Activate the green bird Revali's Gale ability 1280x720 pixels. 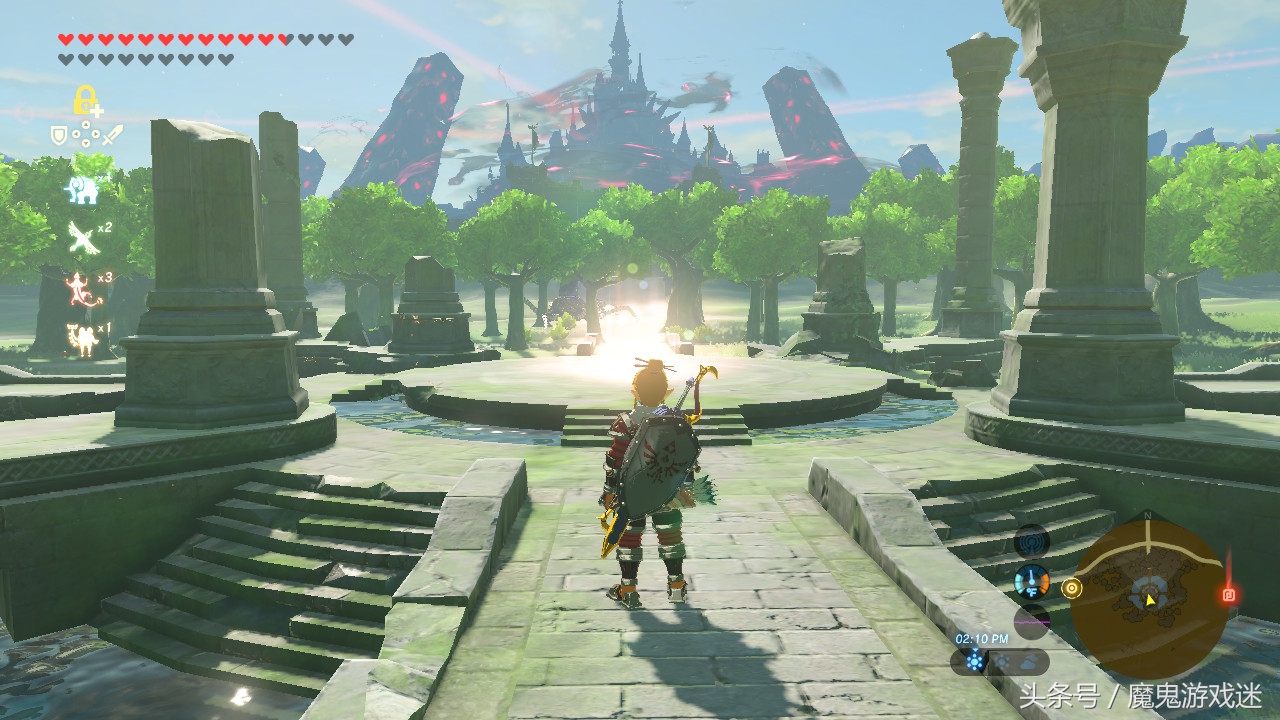coord(80,237)
